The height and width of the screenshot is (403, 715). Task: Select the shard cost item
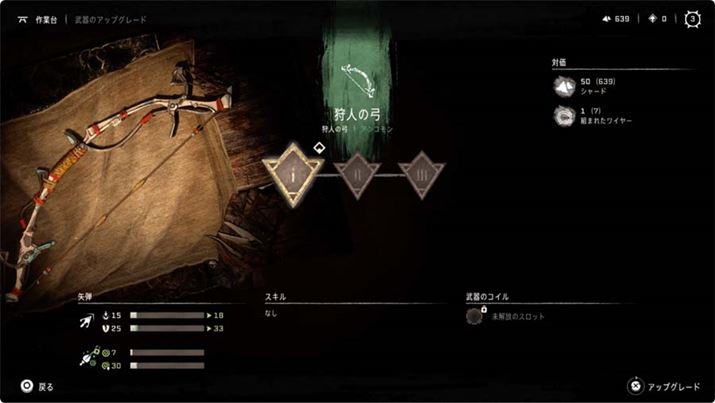click(x=563, y=88)
